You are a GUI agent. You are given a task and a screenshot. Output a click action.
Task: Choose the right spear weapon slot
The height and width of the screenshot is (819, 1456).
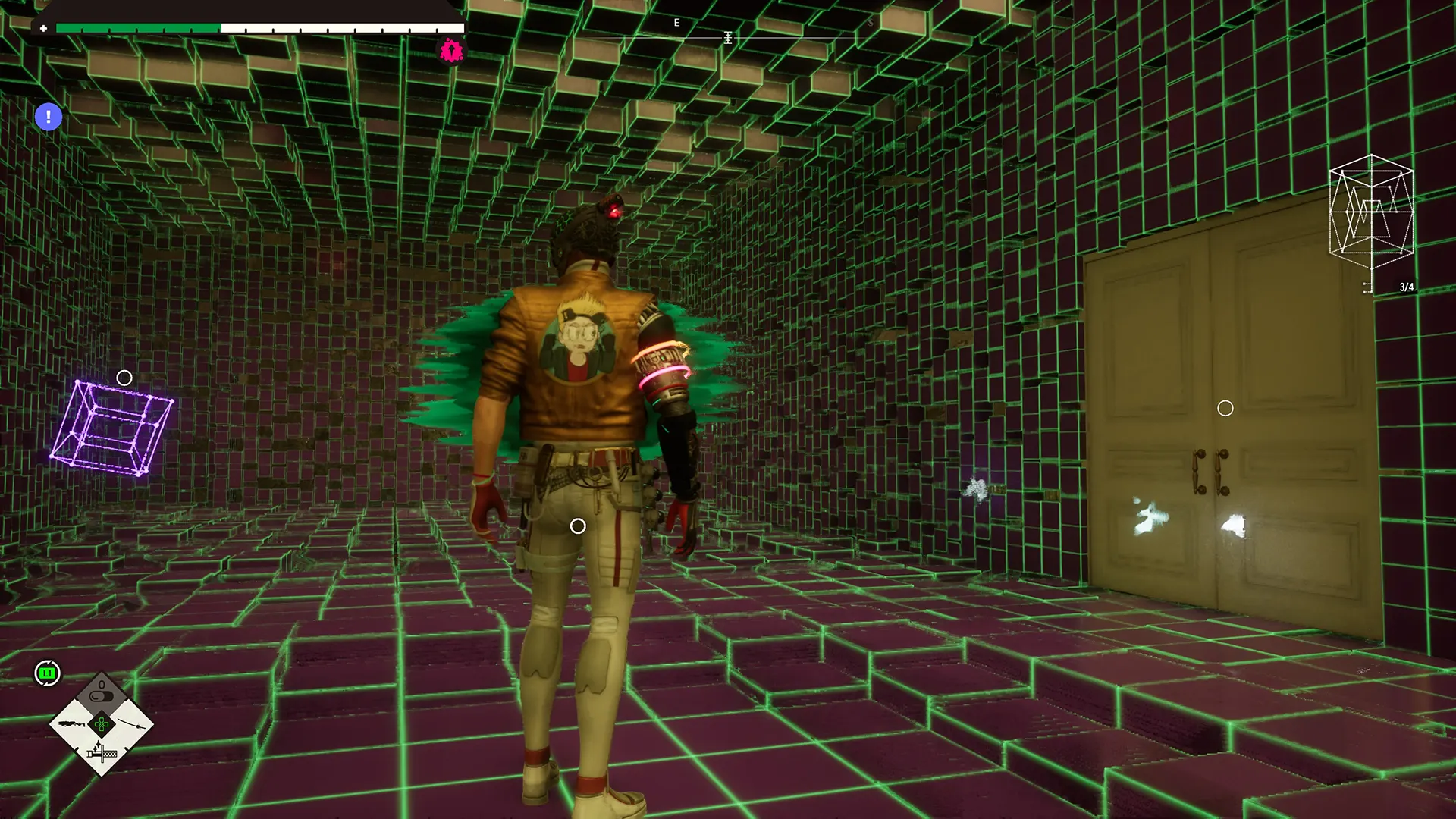[131, 724]
